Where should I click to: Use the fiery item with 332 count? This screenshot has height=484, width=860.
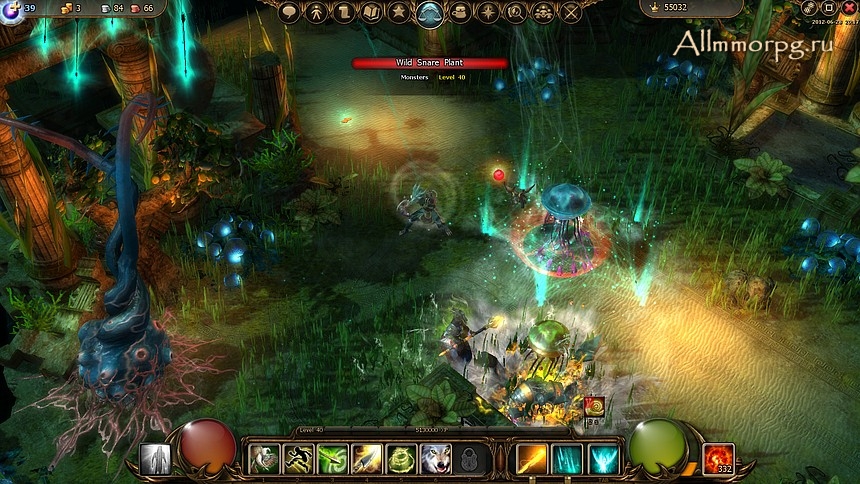tap(718, 459)
